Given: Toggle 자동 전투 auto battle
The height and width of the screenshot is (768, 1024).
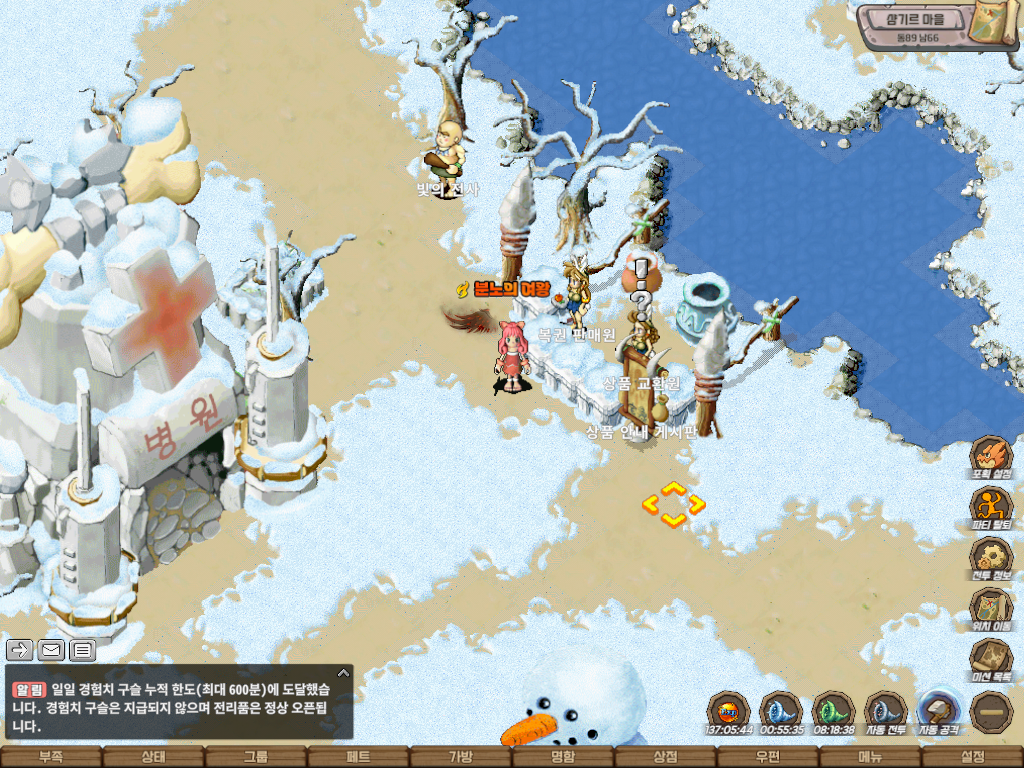Looking at the screenshot, I should pyautogui.click(x=884, y=712).
